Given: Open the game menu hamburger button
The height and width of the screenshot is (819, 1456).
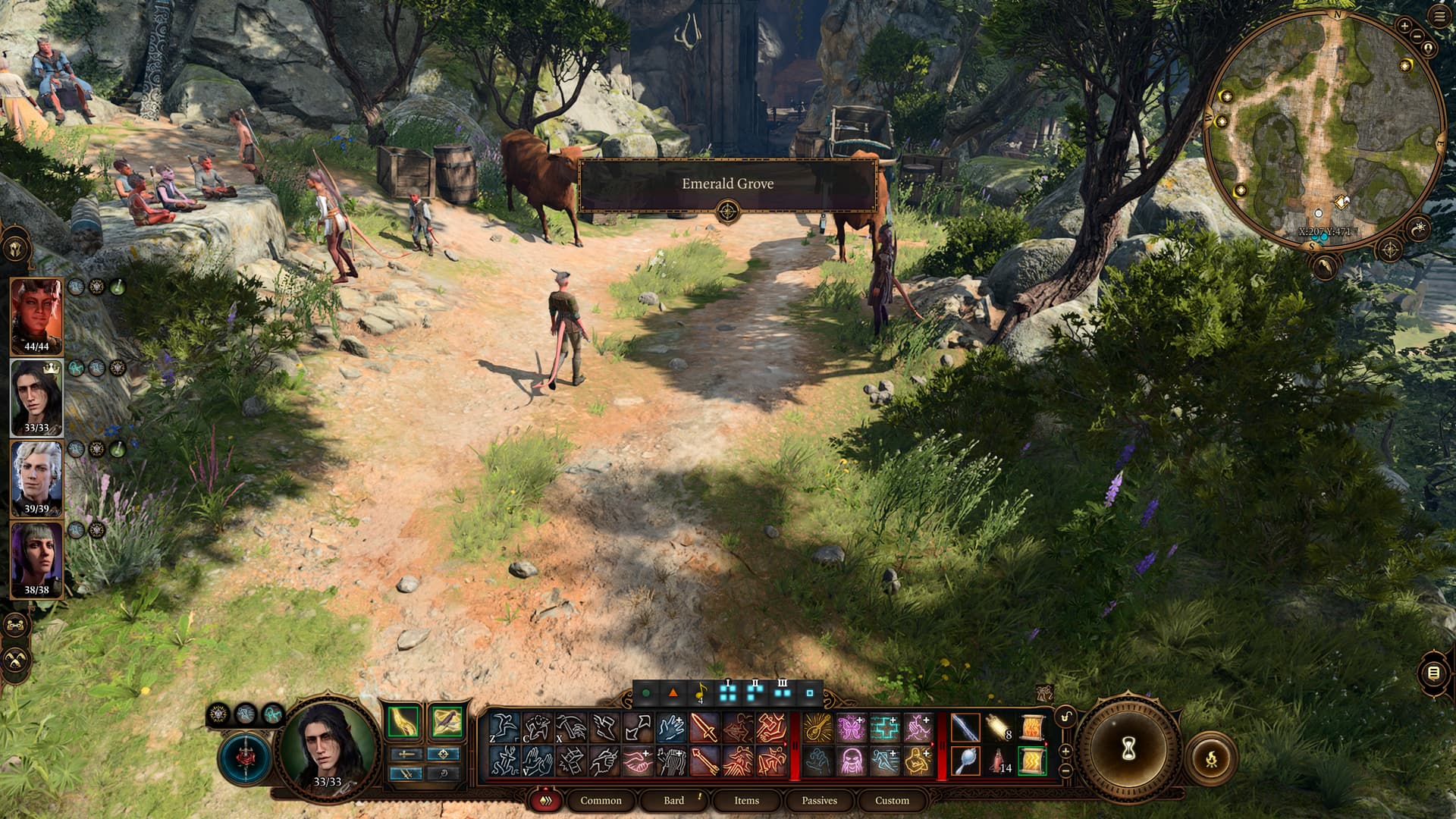Looking at the screenshot, I should (1440, 17).
